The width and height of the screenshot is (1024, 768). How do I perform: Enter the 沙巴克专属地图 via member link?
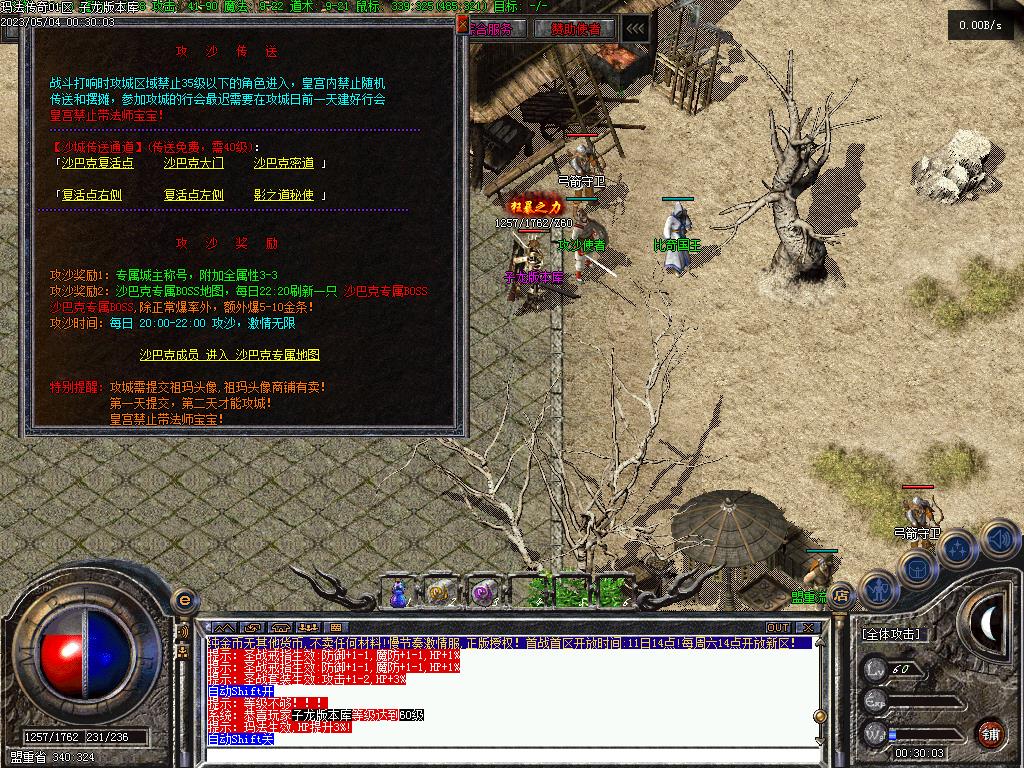pos(229,355)
